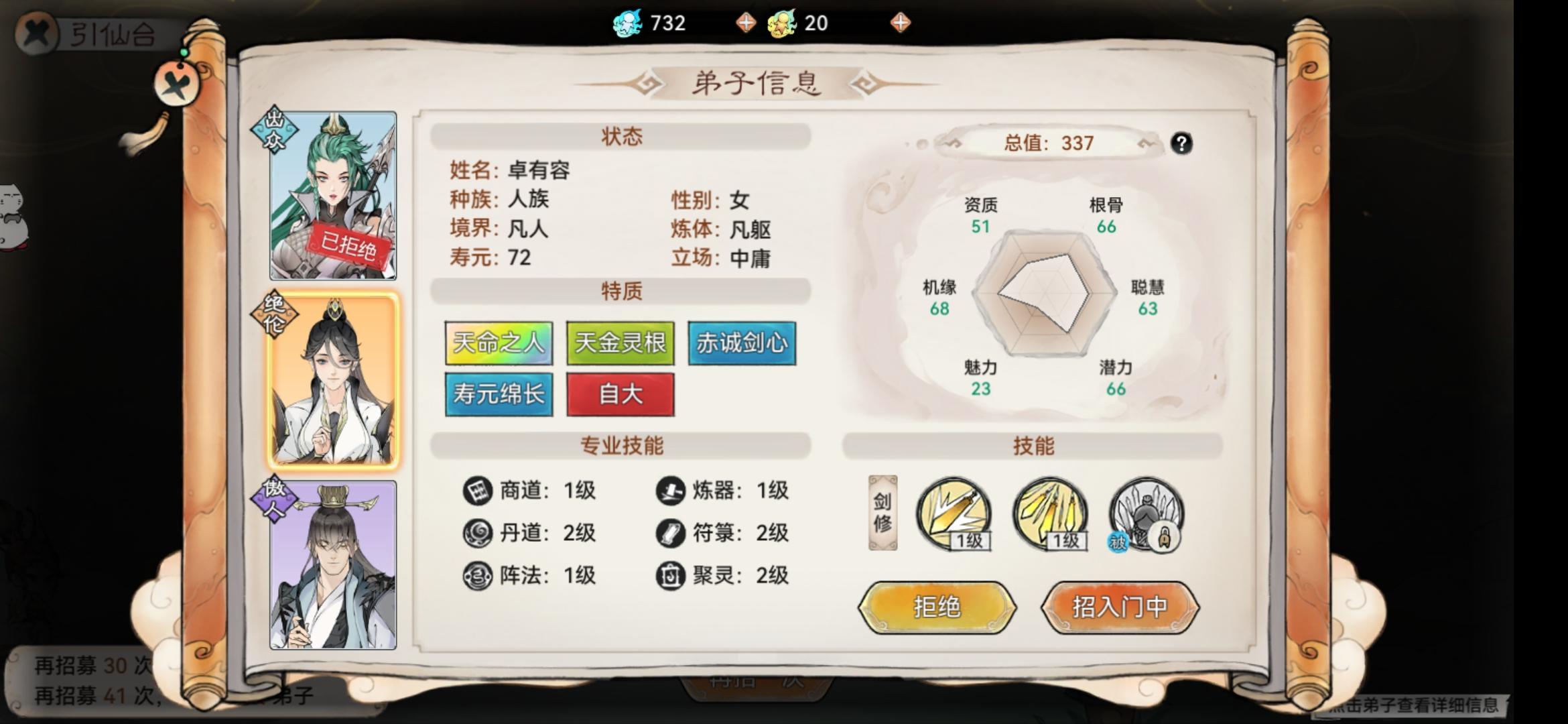Select the red 自大 trait tag
Image resolution: width=1568 pixels, height=724 pixels.
[620, 394]
